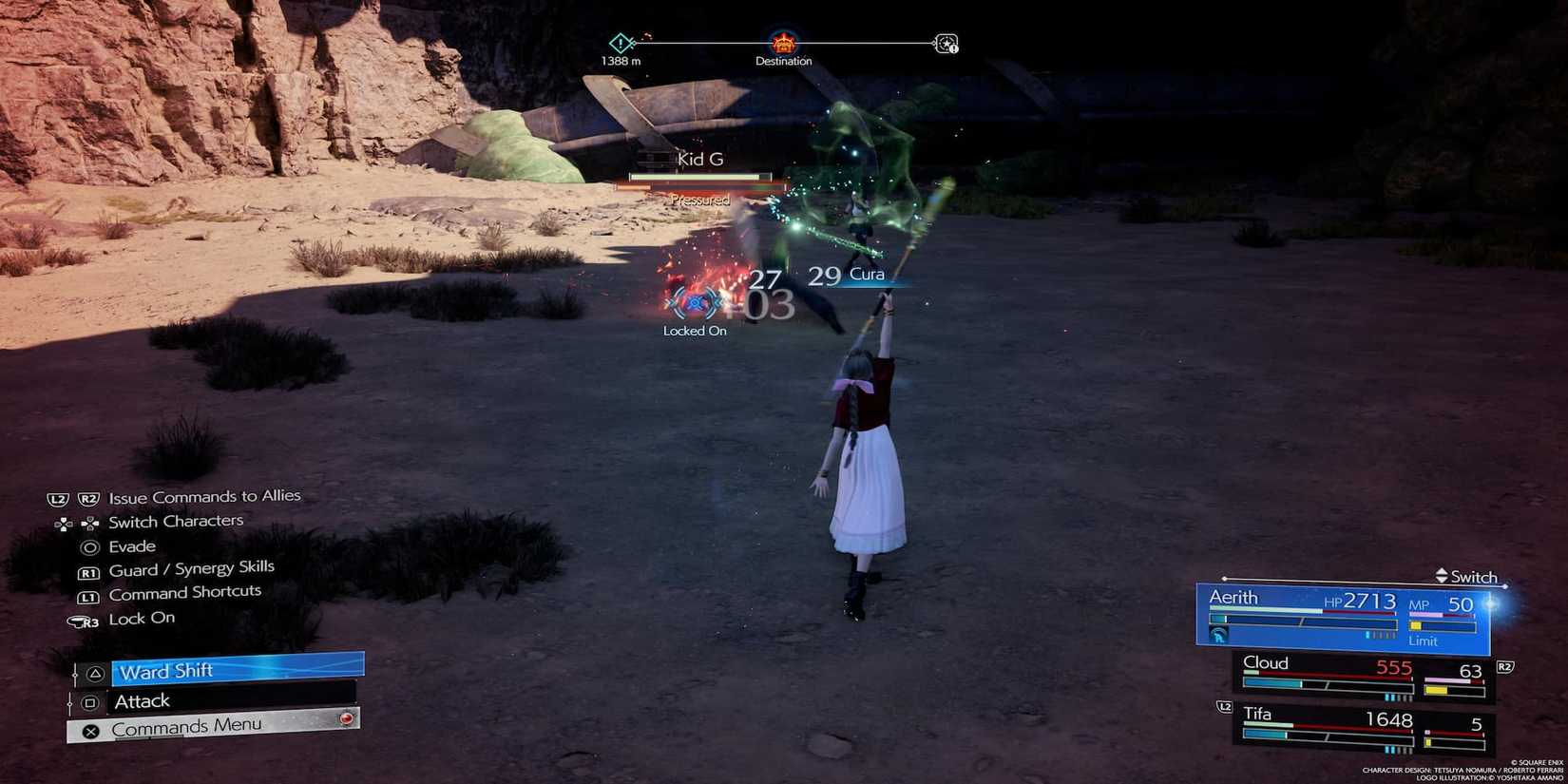Toggle the Pressured status on Kid G
Image resolution: width=1568 pixels, height=784 pixels.
coord(699,200)
